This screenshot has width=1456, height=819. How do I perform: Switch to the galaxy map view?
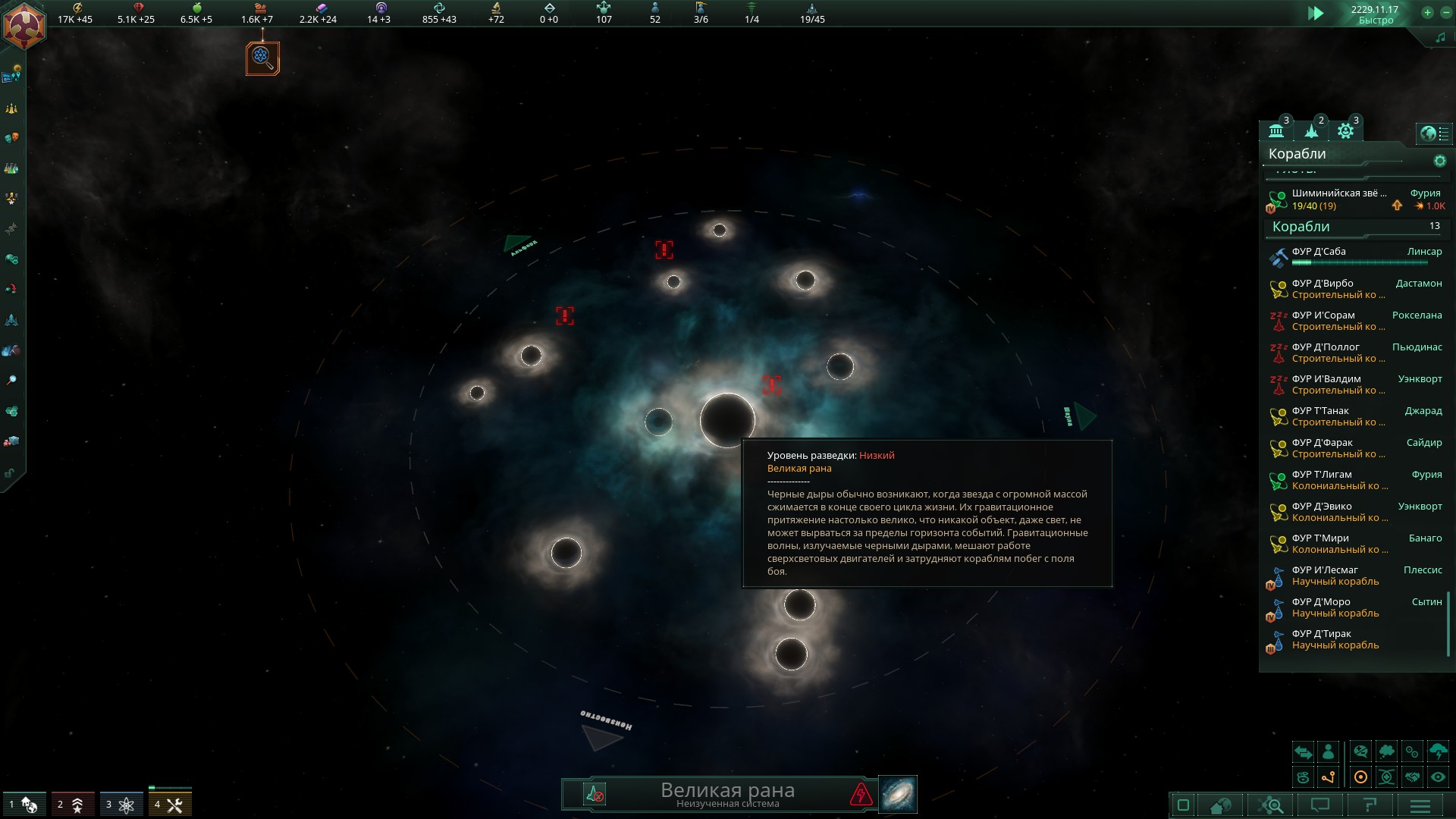[x=898, y=794]
